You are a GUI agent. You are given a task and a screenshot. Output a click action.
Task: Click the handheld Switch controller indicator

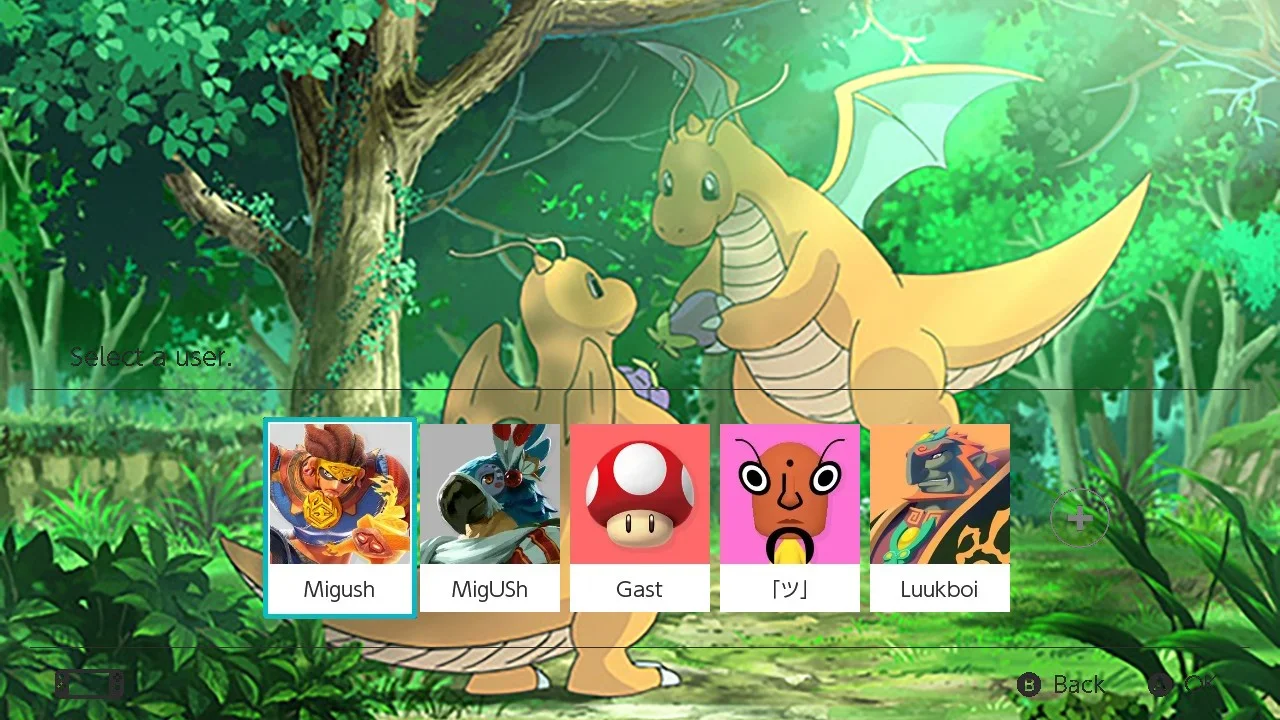[x=88, y=683]
